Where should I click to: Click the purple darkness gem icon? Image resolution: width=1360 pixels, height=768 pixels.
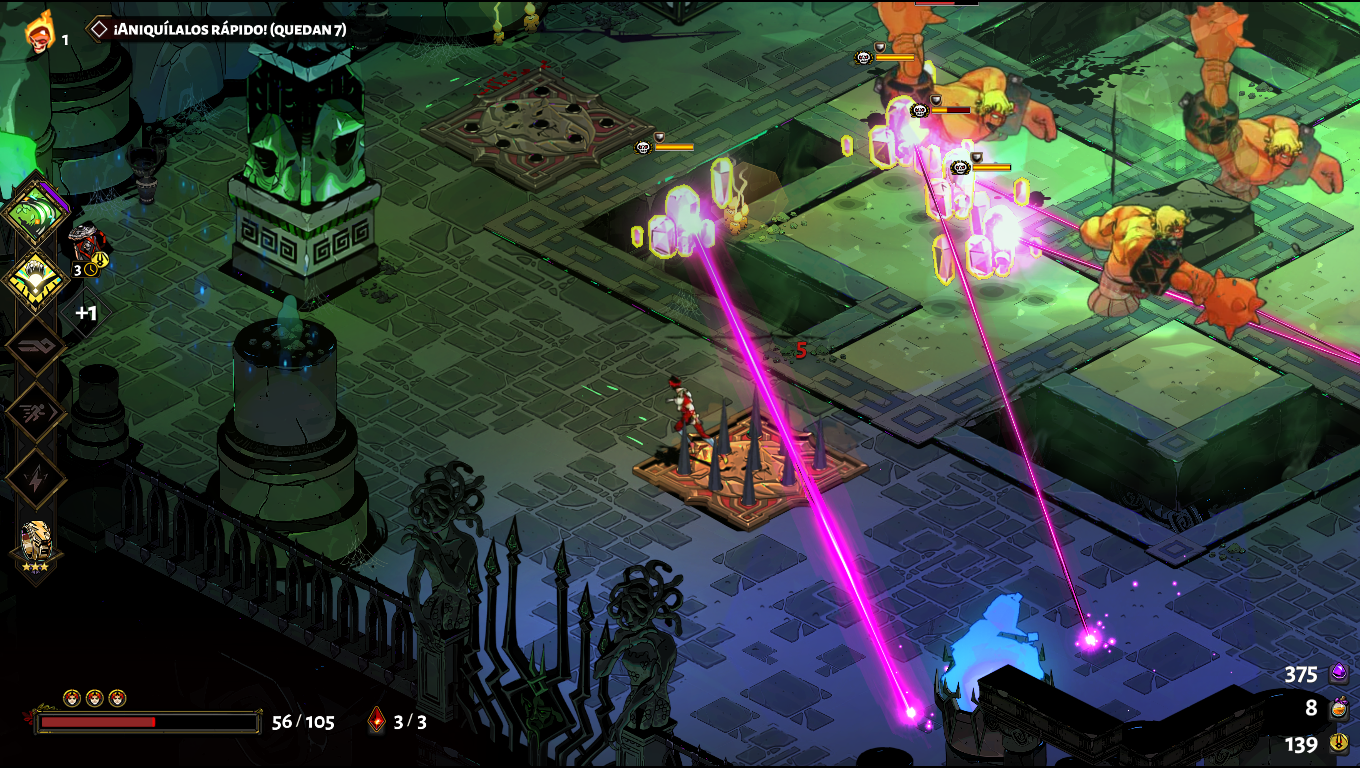click(1339, 674)
